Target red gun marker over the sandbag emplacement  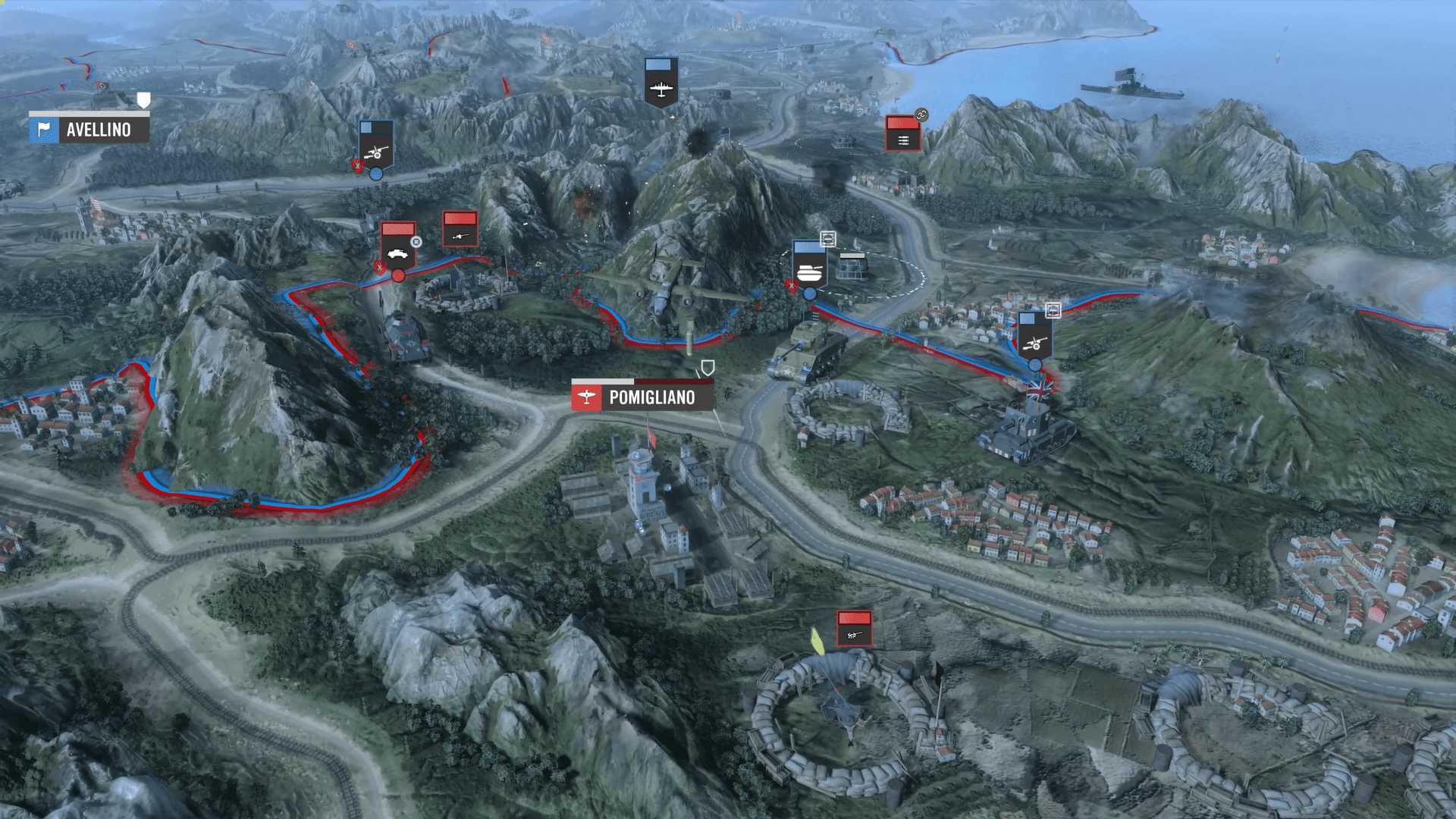click(854, 629)
